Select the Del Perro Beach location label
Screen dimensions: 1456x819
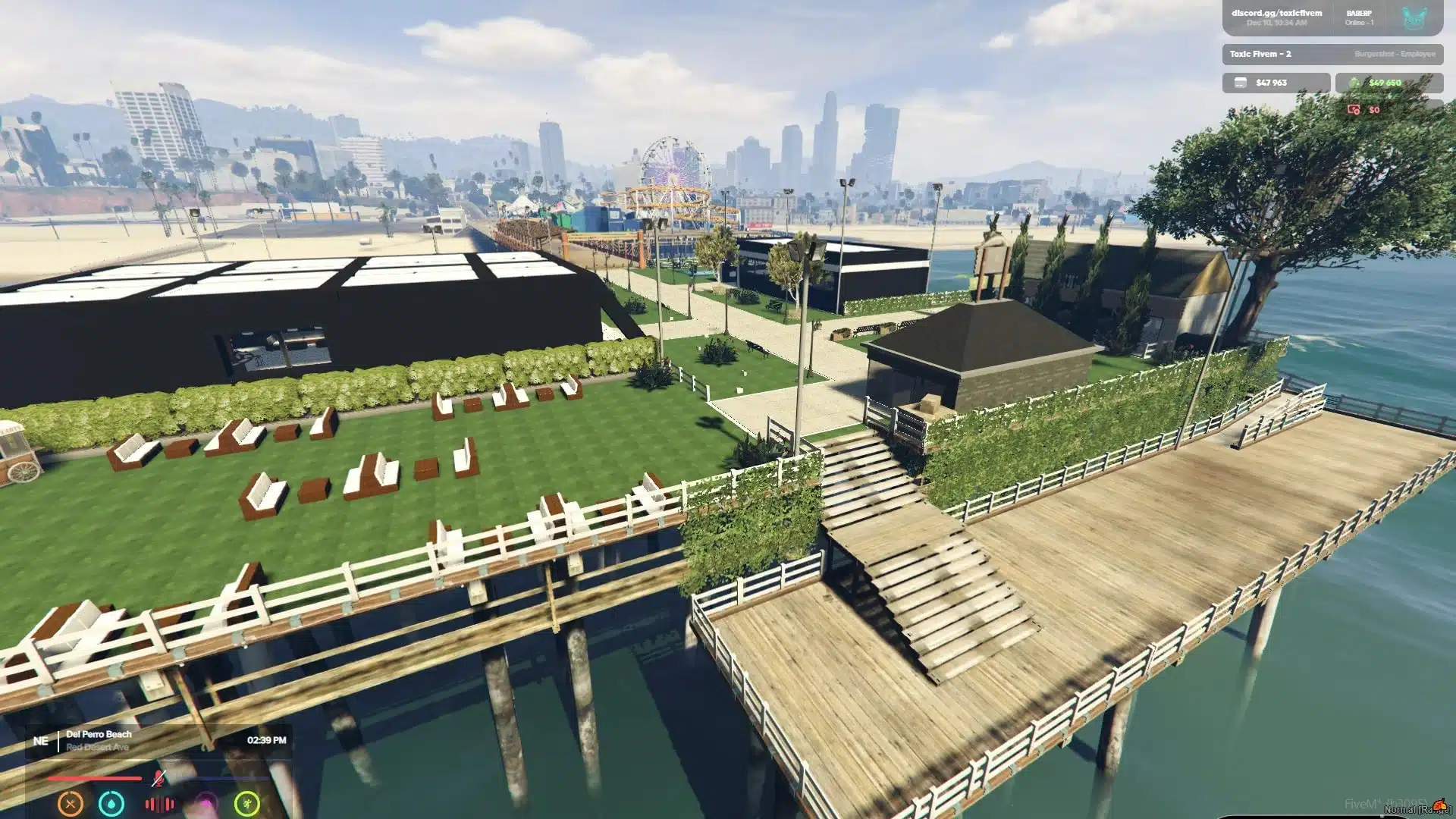tap(99, 734)
